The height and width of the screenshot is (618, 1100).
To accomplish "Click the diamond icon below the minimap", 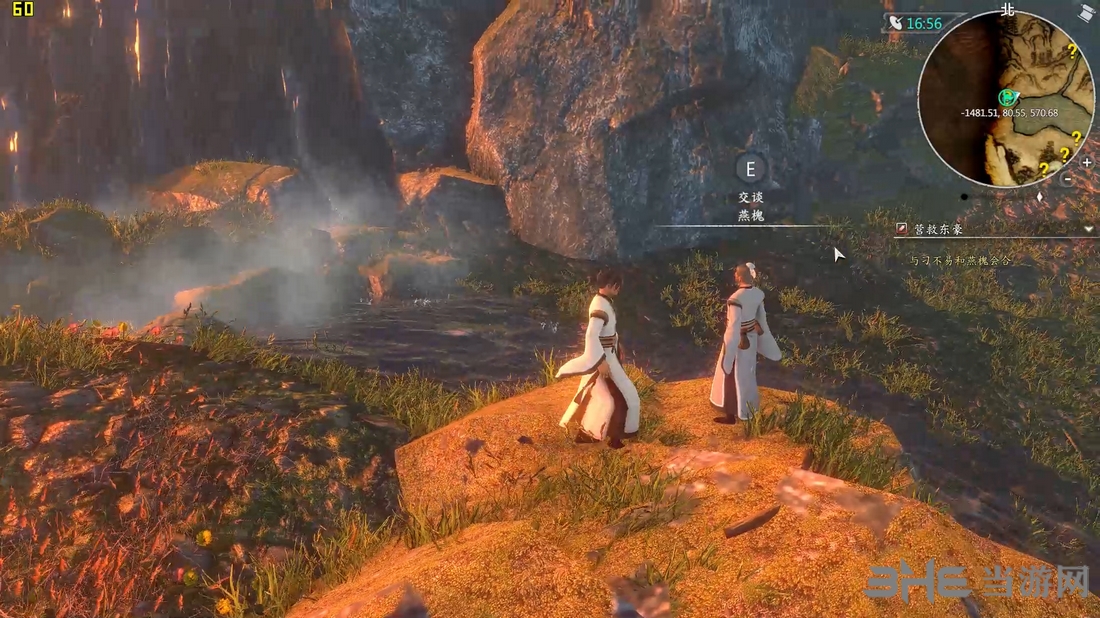I will point(1038,196).
